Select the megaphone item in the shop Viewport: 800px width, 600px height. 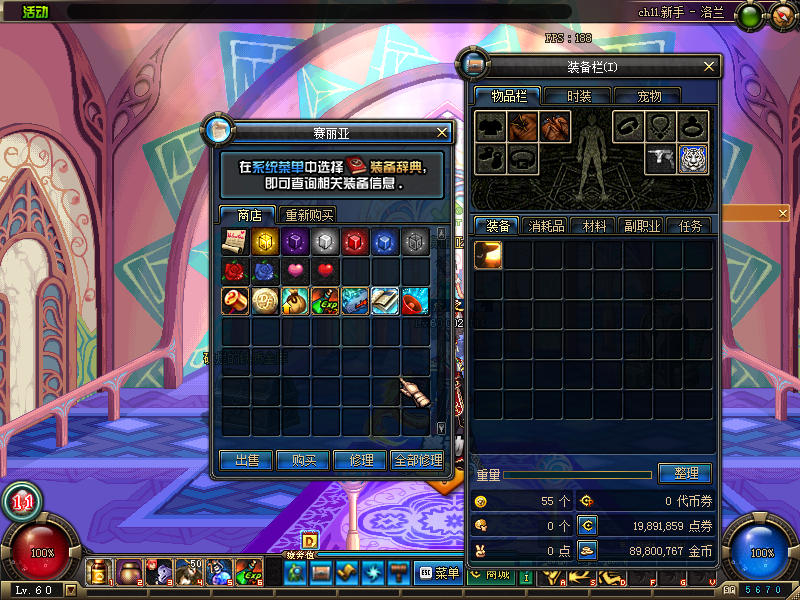[416, 300]
